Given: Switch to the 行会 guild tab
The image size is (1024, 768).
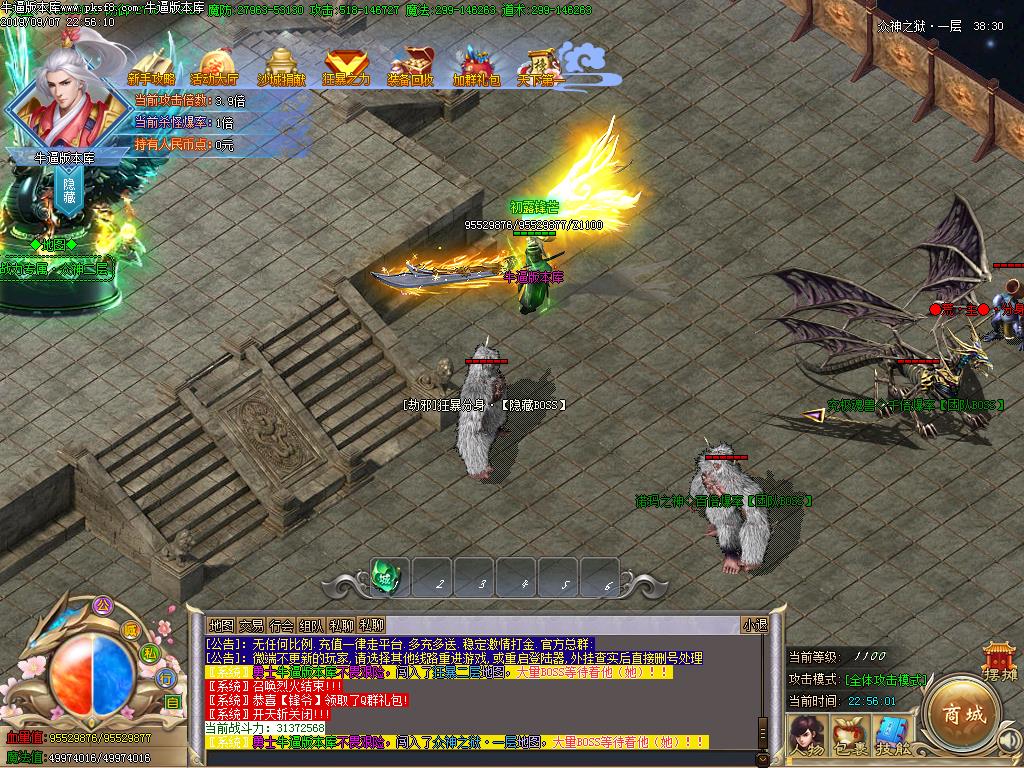Looking at the screenshot, I should point(281,625).
